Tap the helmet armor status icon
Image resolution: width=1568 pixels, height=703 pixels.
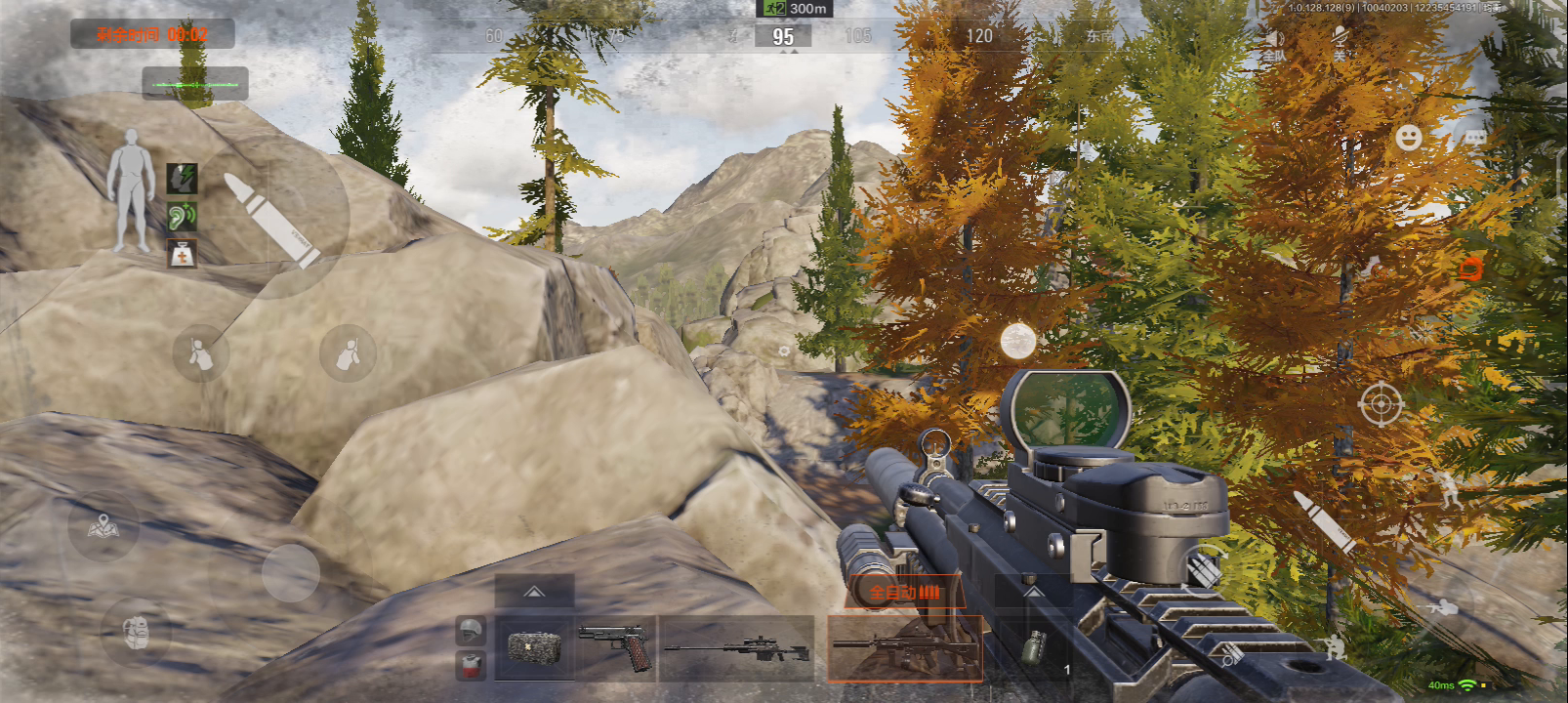(471, 631)
